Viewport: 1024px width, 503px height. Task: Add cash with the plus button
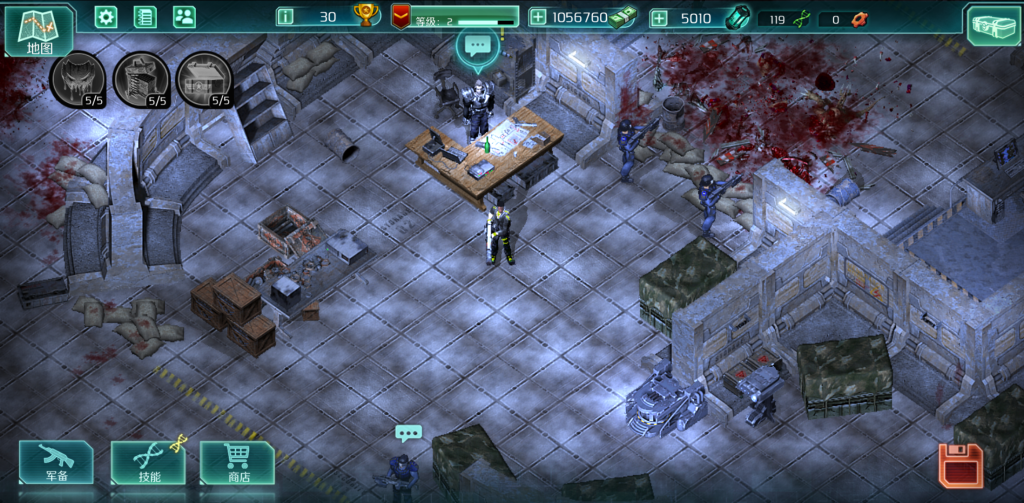(x=538, y=17)
